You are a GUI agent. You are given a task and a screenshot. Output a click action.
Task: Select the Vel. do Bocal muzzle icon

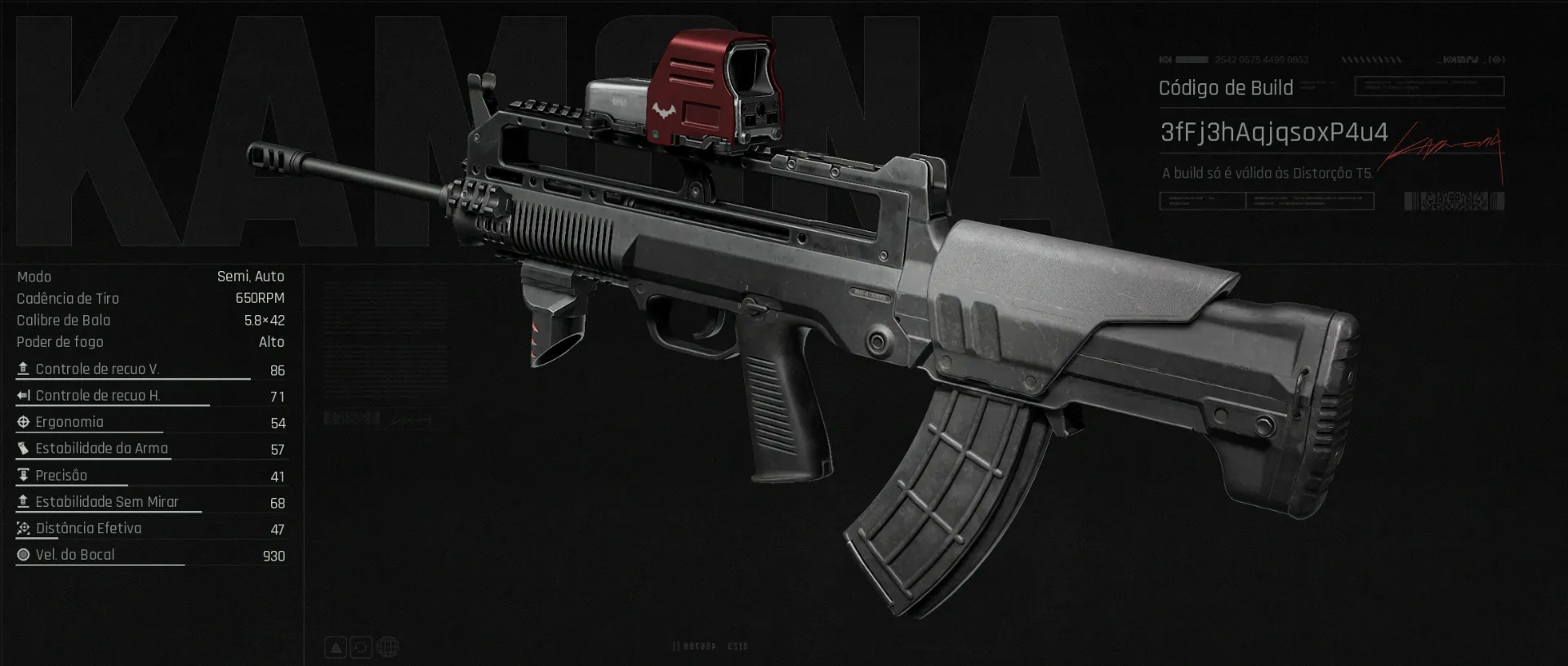pos(22,554)
